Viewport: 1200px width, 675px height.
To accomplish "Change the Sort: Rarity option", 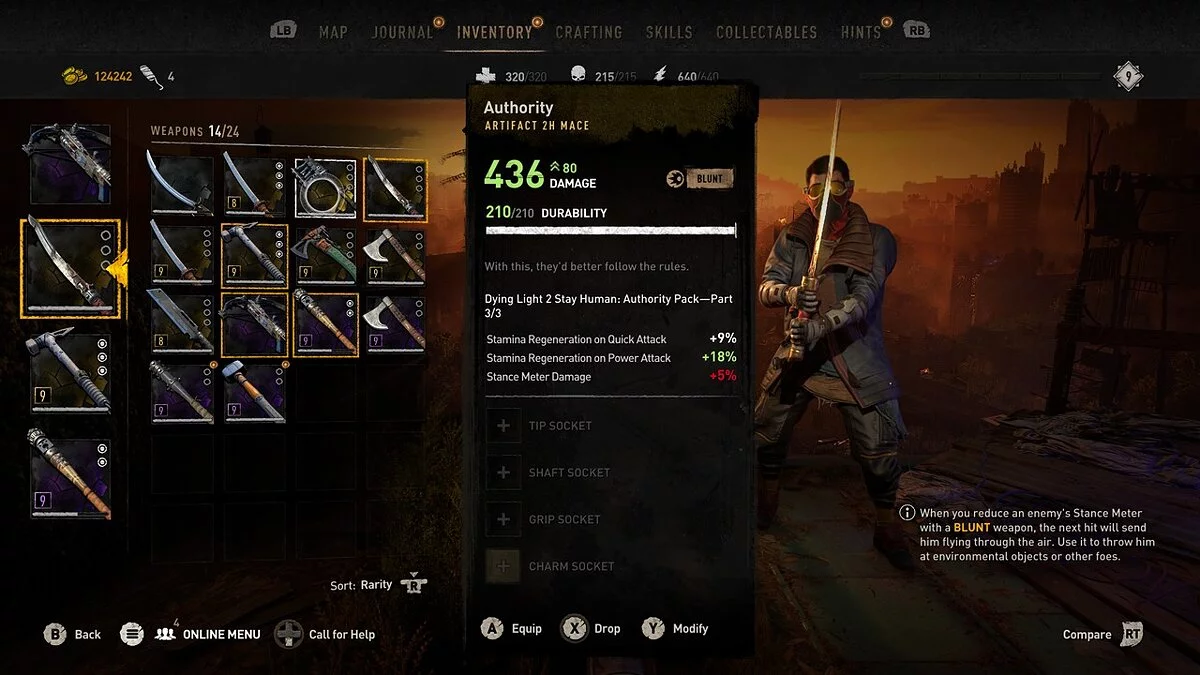I will click(378, 585).
